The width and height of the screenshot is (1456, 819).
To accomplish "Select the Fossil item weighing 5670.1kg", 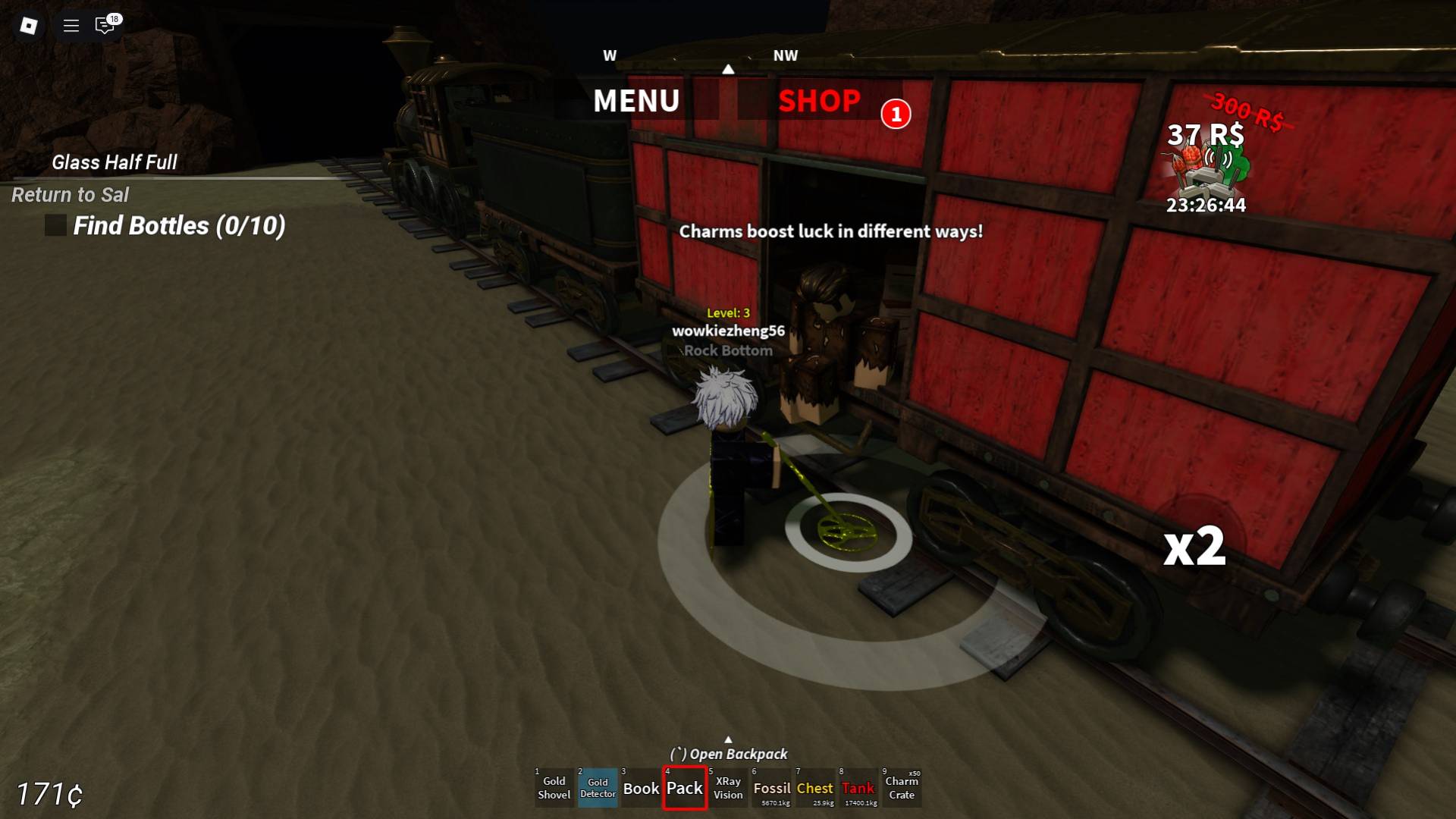I will point(771,789).
